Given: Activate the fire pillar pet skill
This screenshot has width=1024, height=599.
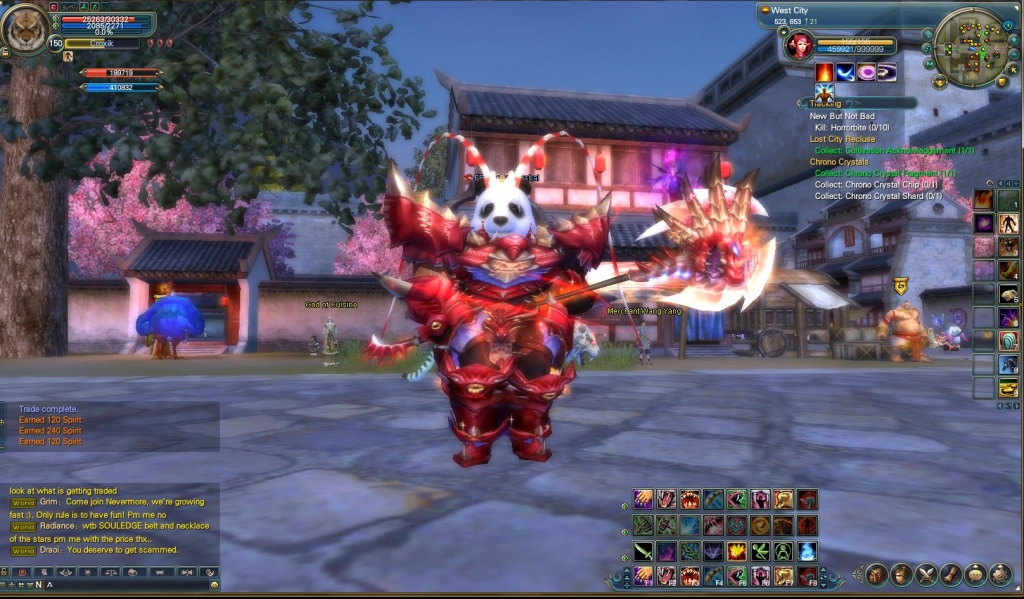Looking at the screenshot, I should (x=825, y=72).
